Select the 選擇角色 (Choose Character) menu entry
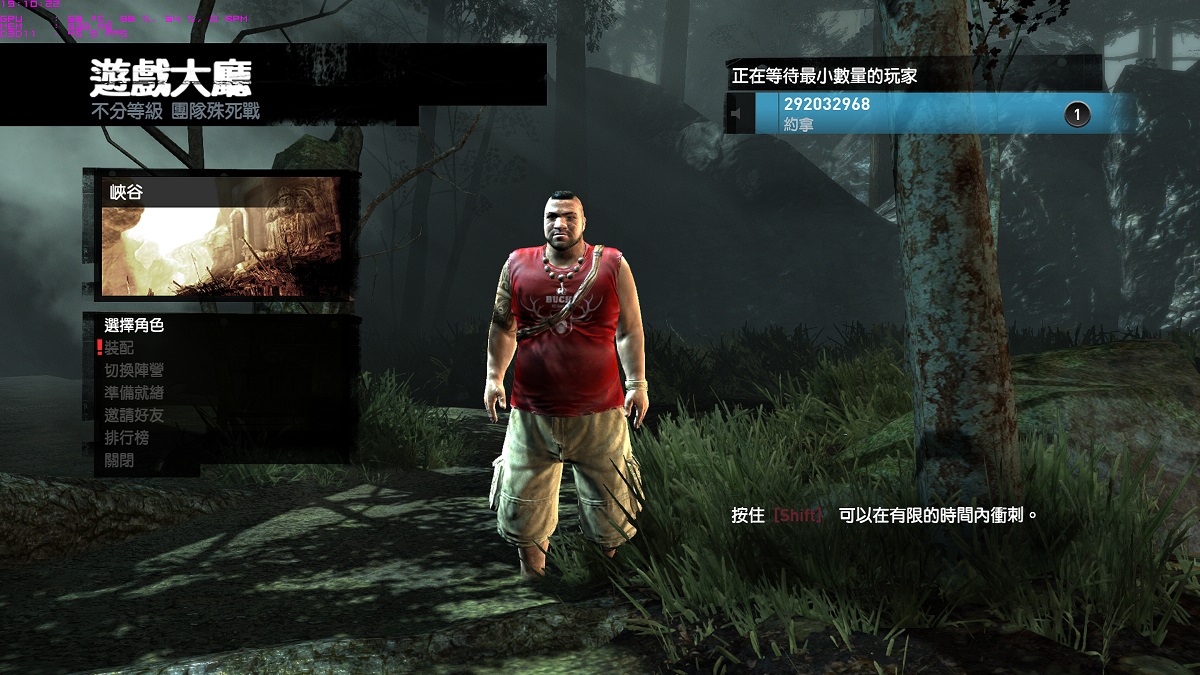 [x=134, y=325]
